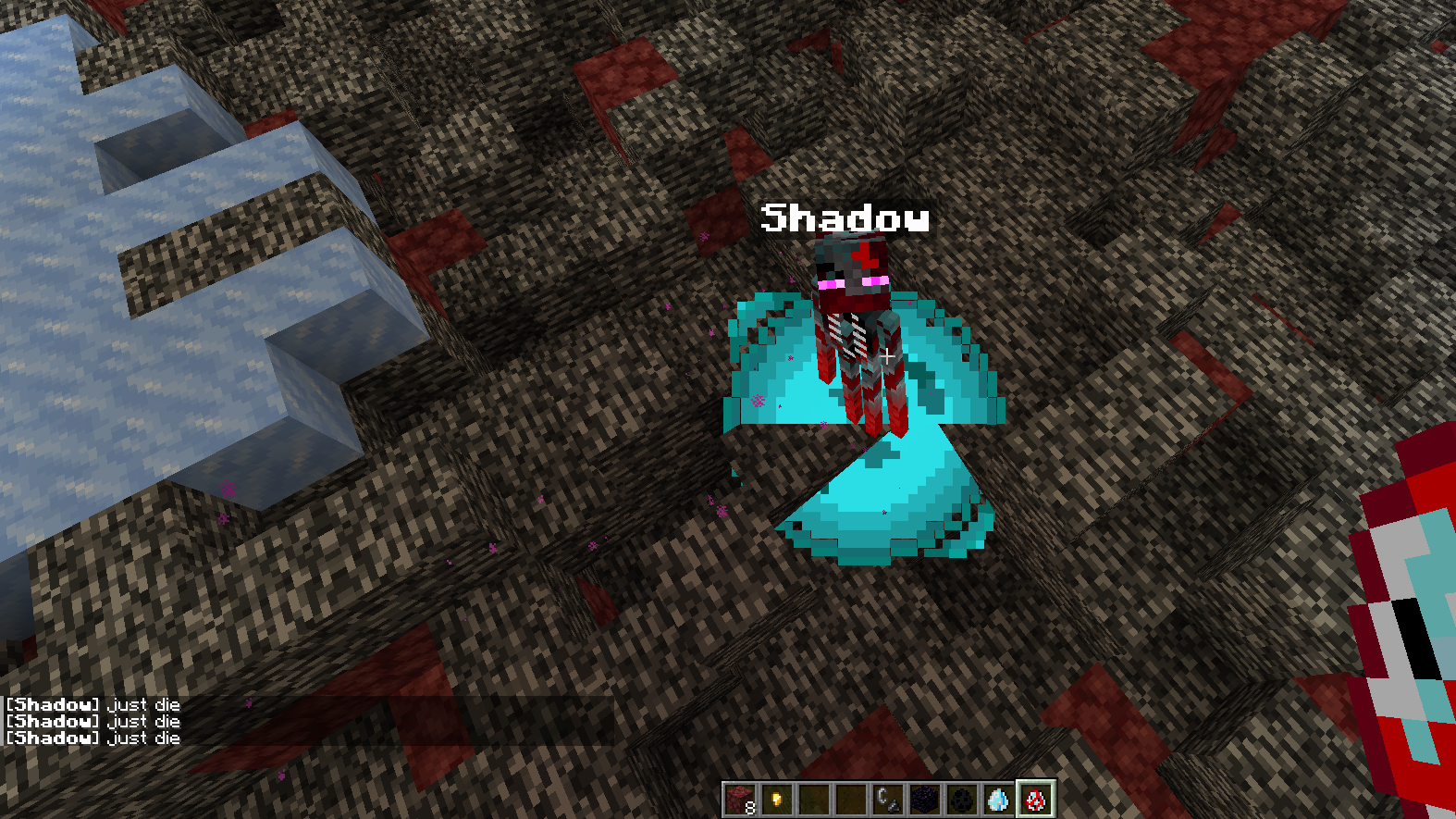Click the empty fourth hotbar slot
The height and width of the screenshot is (819, 1456).
point(850,798)
